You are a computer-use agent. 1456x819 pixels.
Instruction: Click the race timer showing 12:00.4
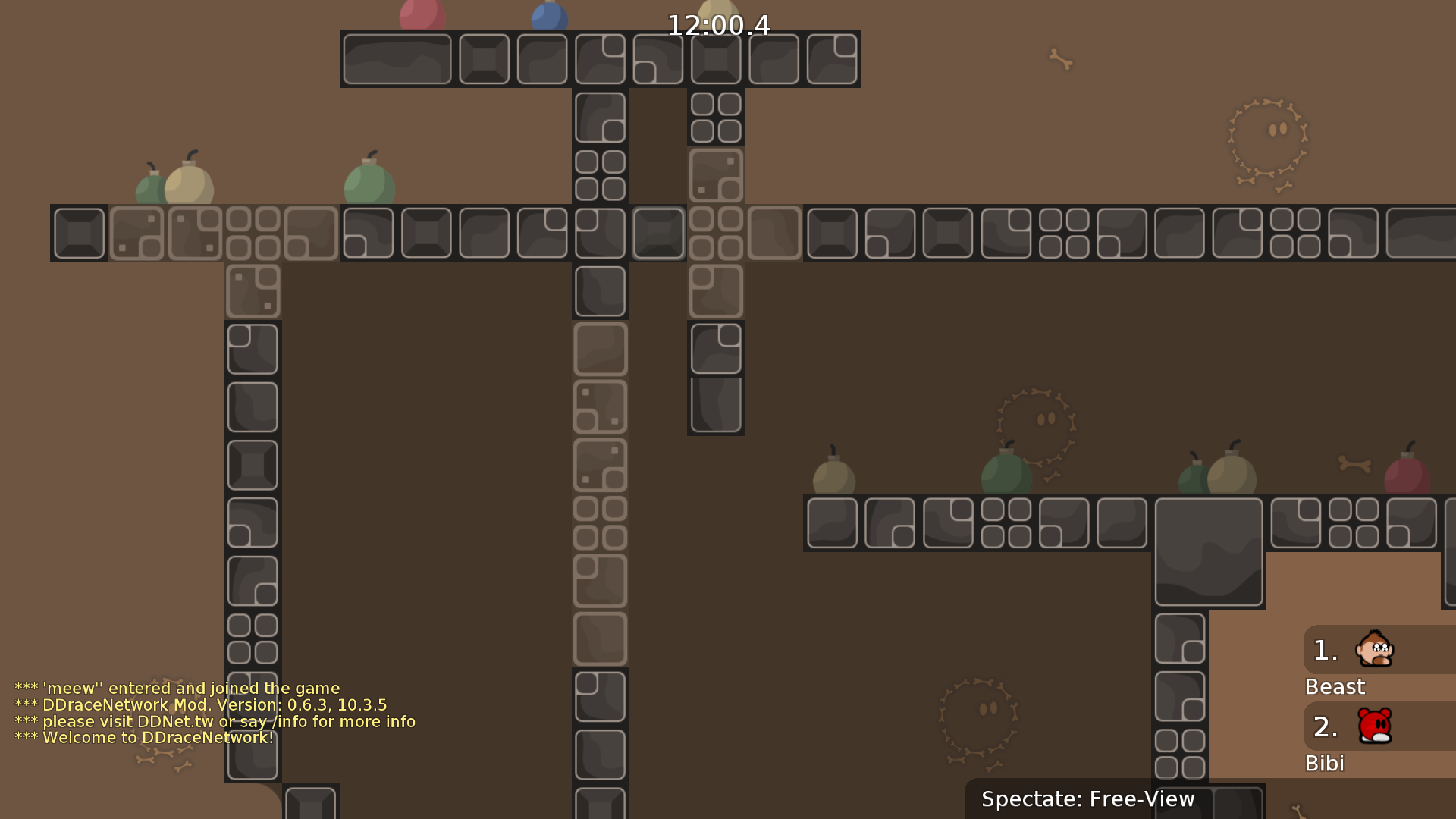717,25
